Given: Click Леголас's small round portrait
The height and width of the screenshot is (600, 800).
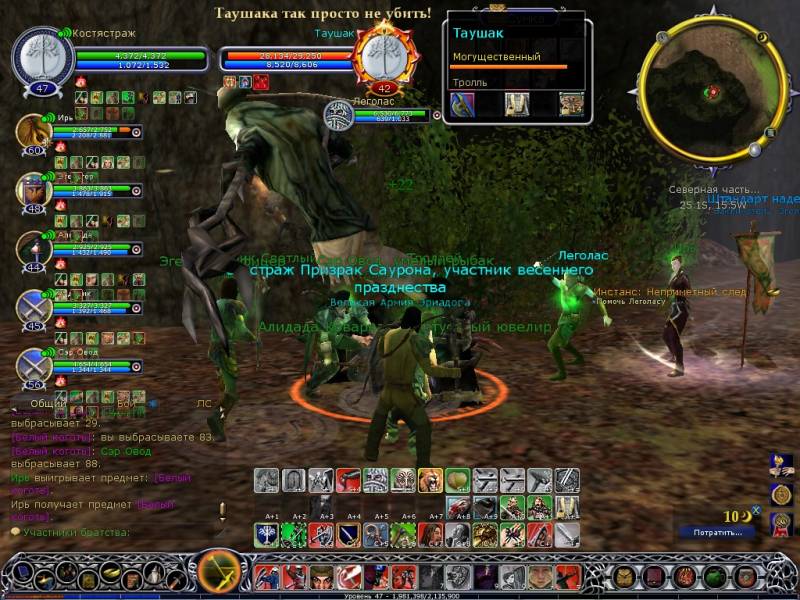Looking at the screenshot, I should [x=337, y=116].
